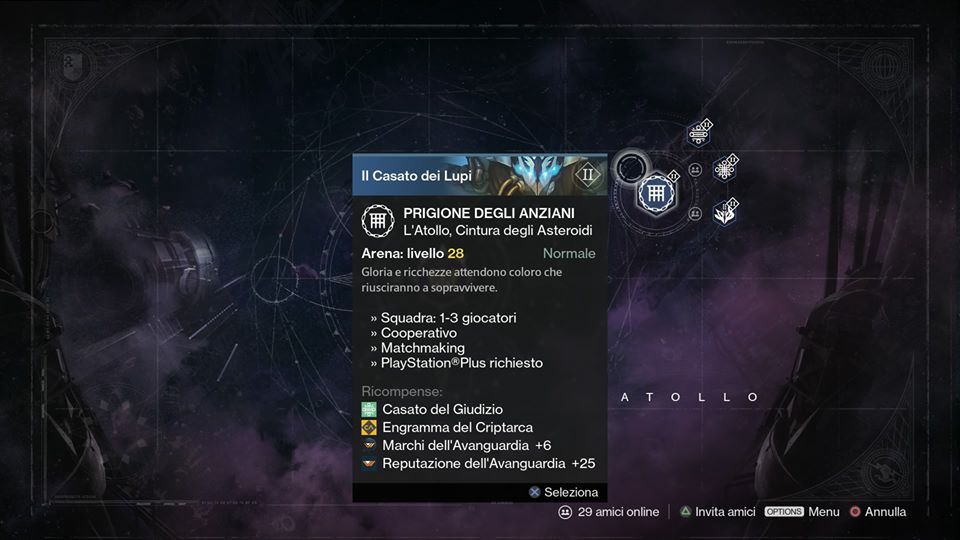Viewport: 960px width, 540px height.
Task: Show the 29 amici online list
Action: (x=608, y=512)
